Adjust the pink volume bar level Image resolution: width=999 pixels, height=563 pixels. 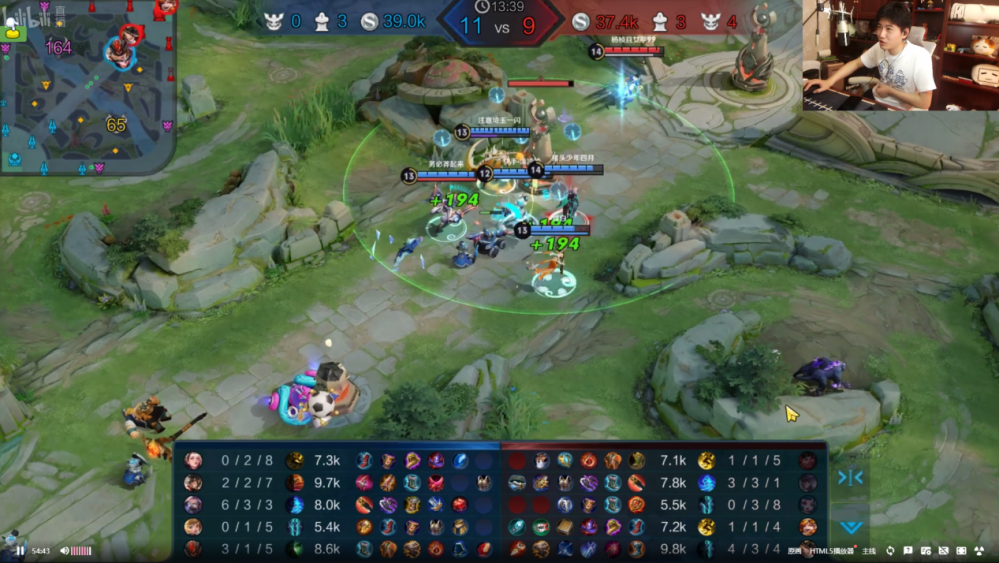(81, 551)
